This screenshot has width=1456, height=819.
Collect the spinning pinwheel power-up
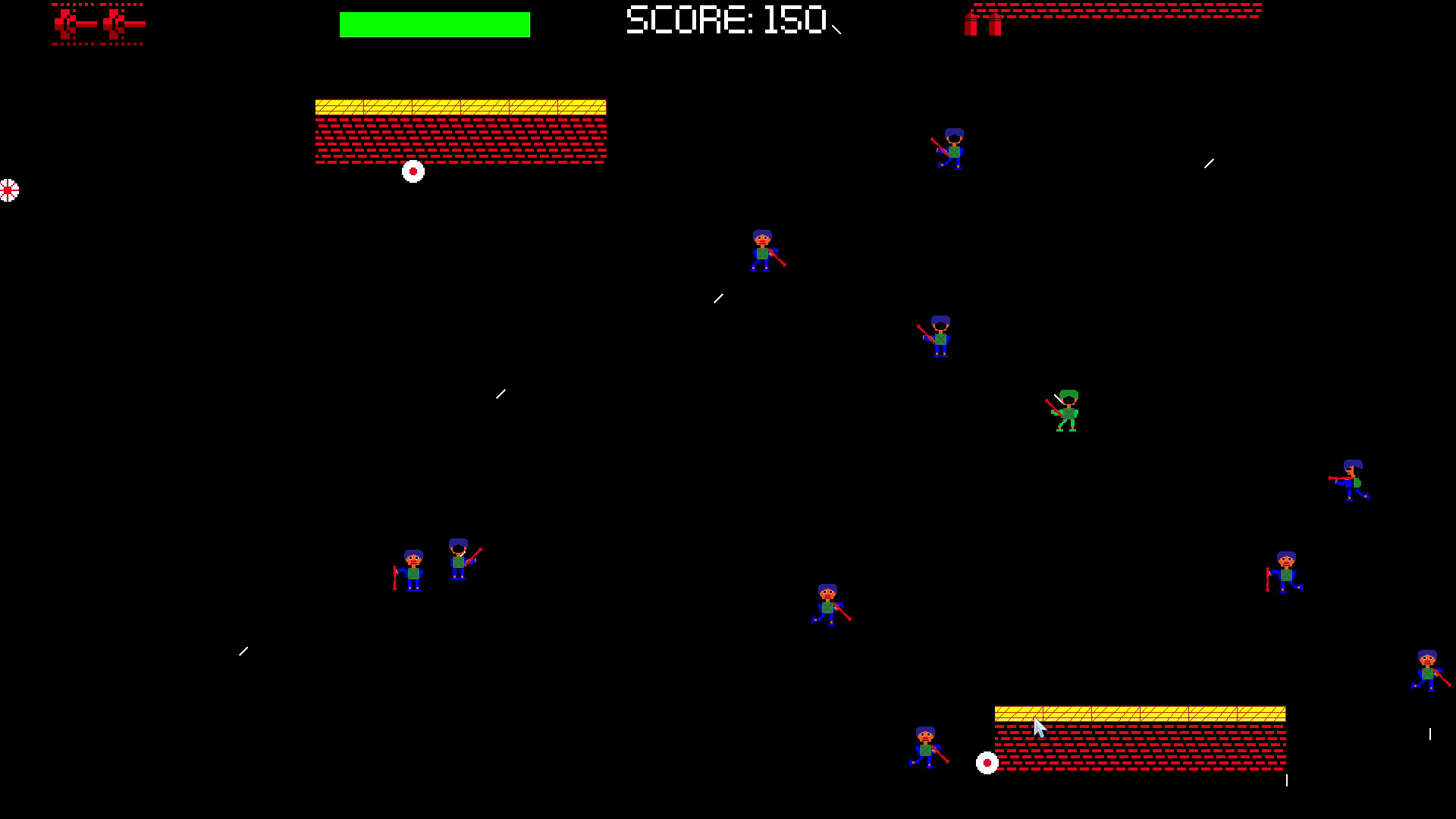[x=8, y=190]
